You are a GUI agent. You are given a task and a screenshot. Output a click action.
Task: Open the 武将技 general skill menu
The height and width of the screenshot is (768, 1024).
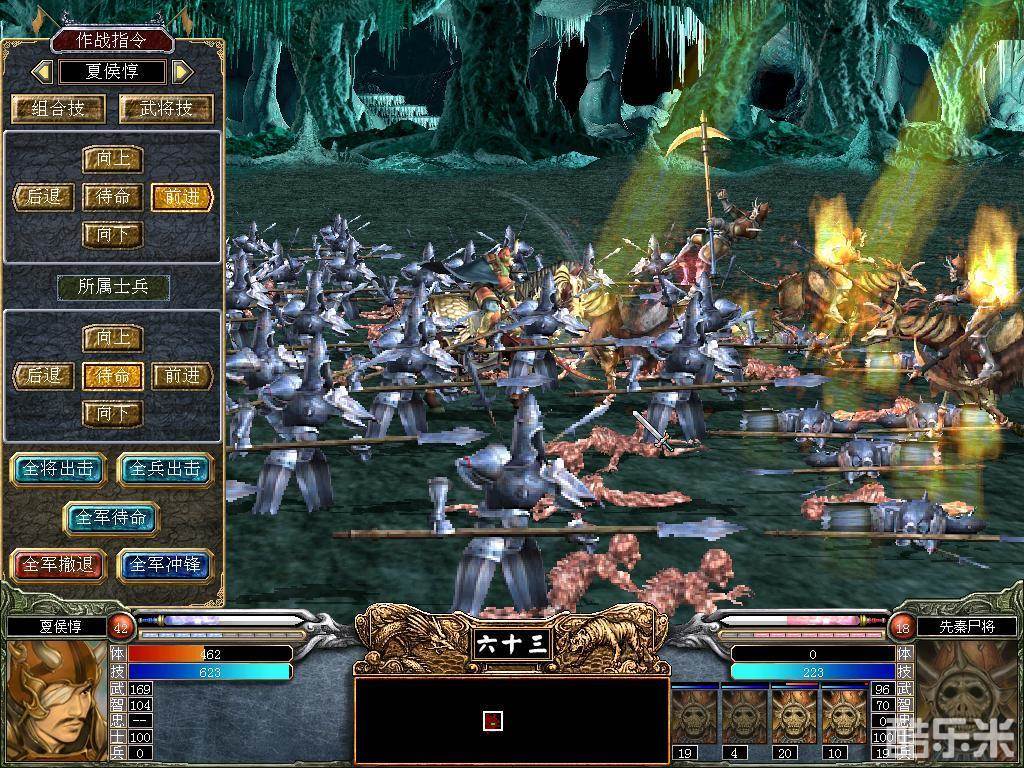[165, 108]
